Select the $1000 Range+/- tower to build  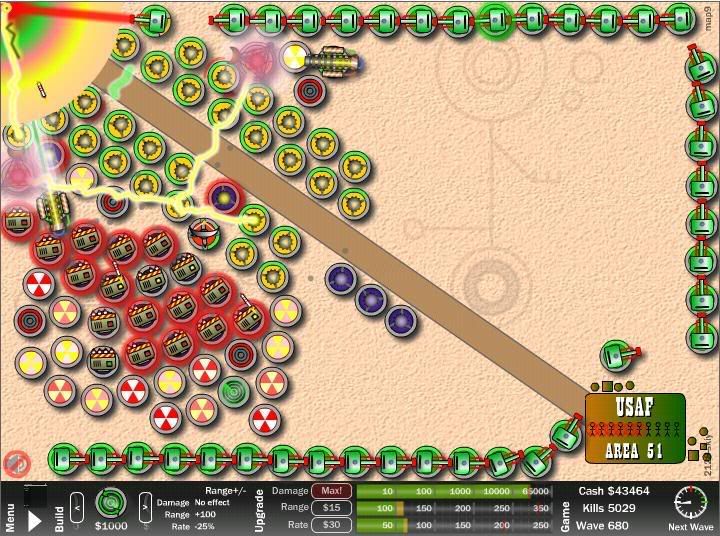(110, 502)
